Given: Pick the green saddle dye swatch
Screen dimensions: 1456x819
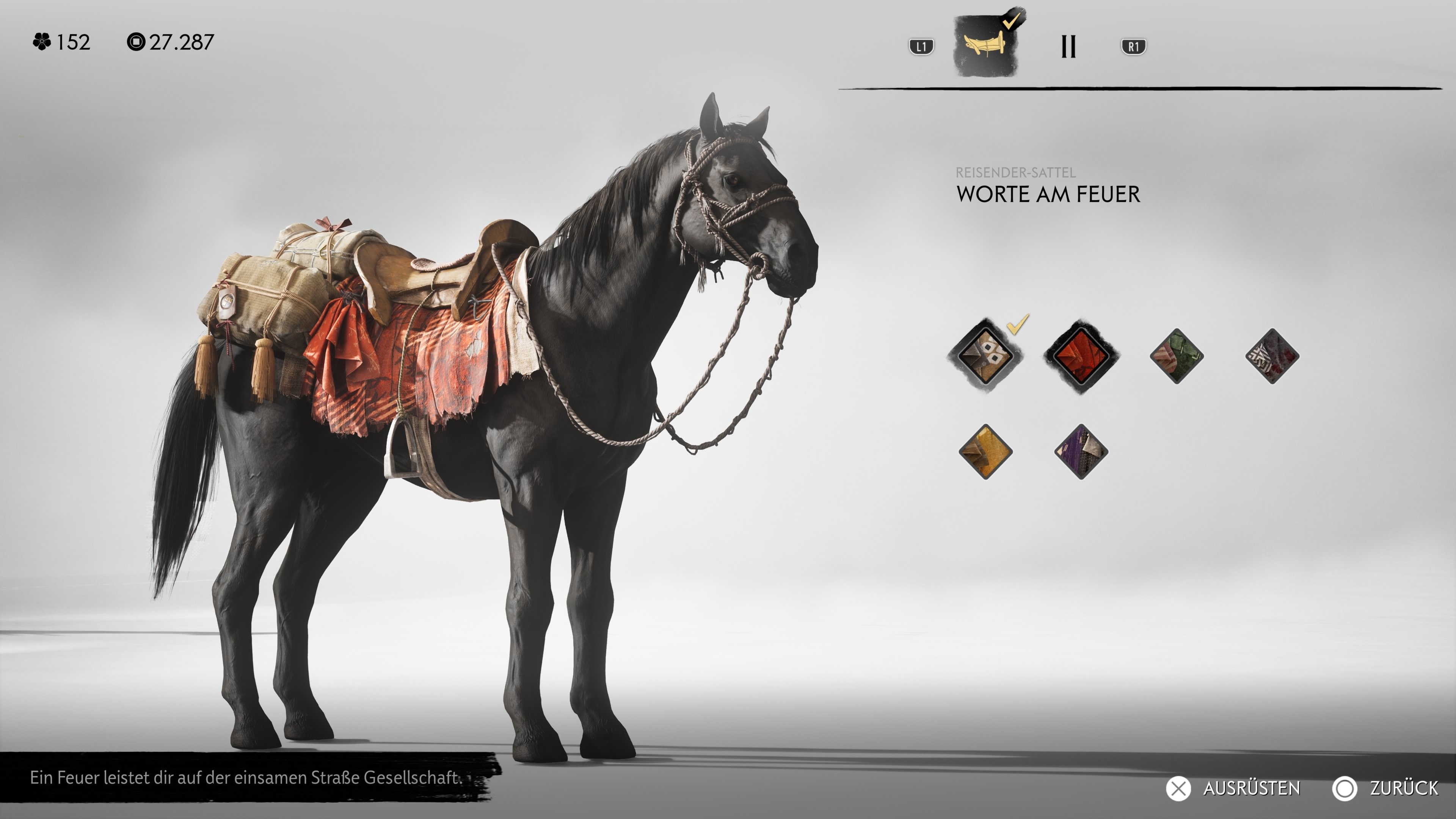Looking at the screenshot, I should point(1176,356).
